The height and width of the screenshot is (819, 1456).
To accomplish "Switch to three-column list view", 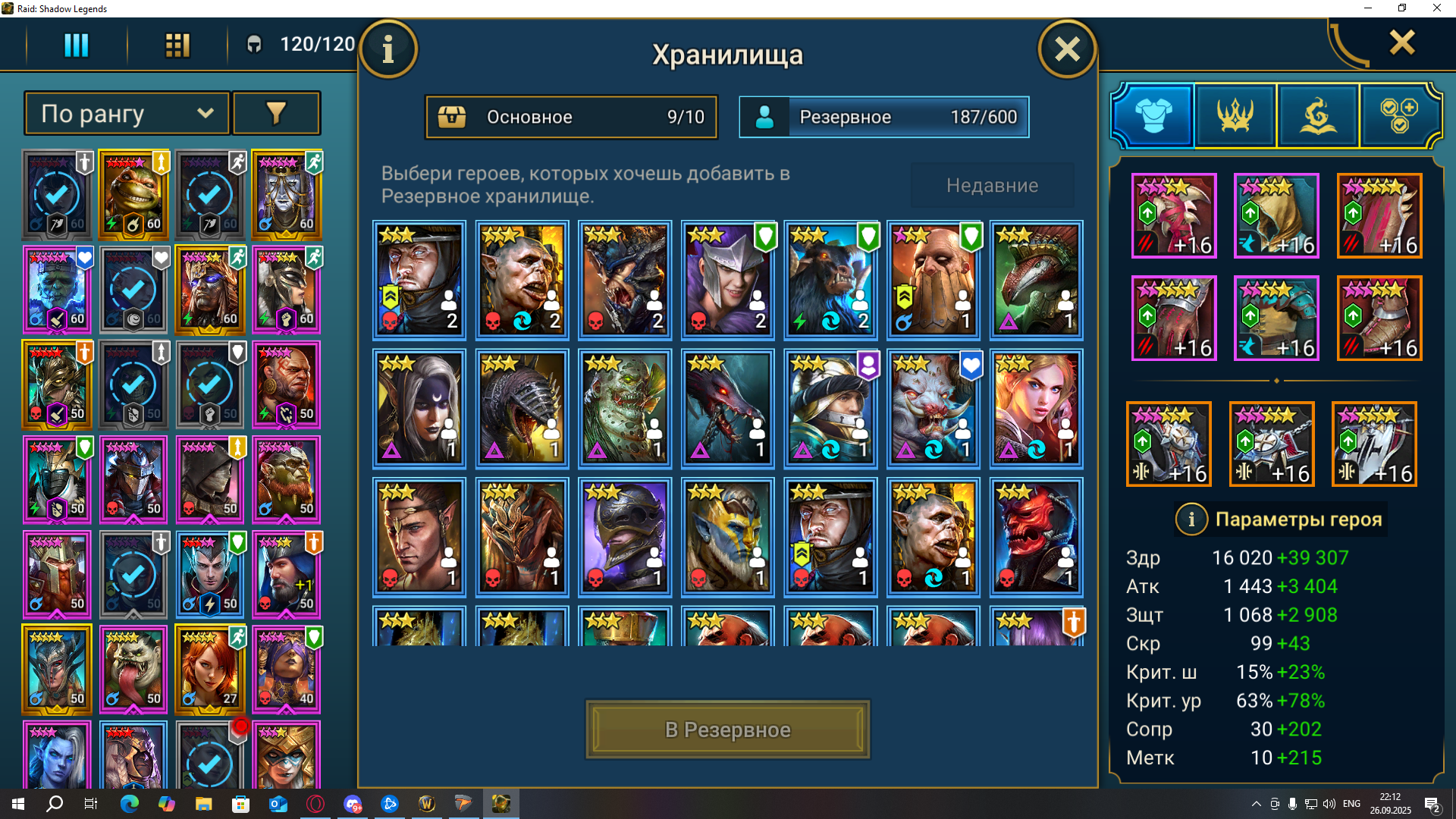I will [76, 45].
